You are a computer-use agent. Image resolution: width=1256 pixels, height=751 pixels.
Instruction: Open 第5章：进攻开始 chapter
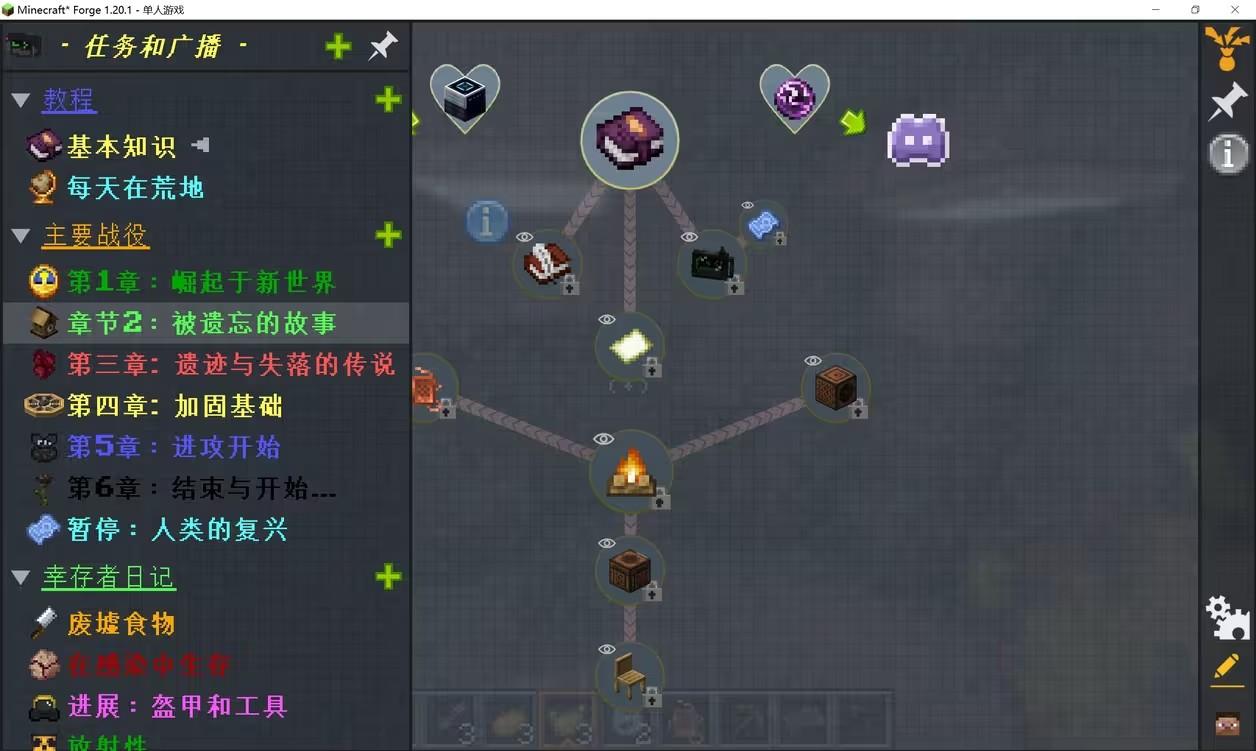[173, 447]
